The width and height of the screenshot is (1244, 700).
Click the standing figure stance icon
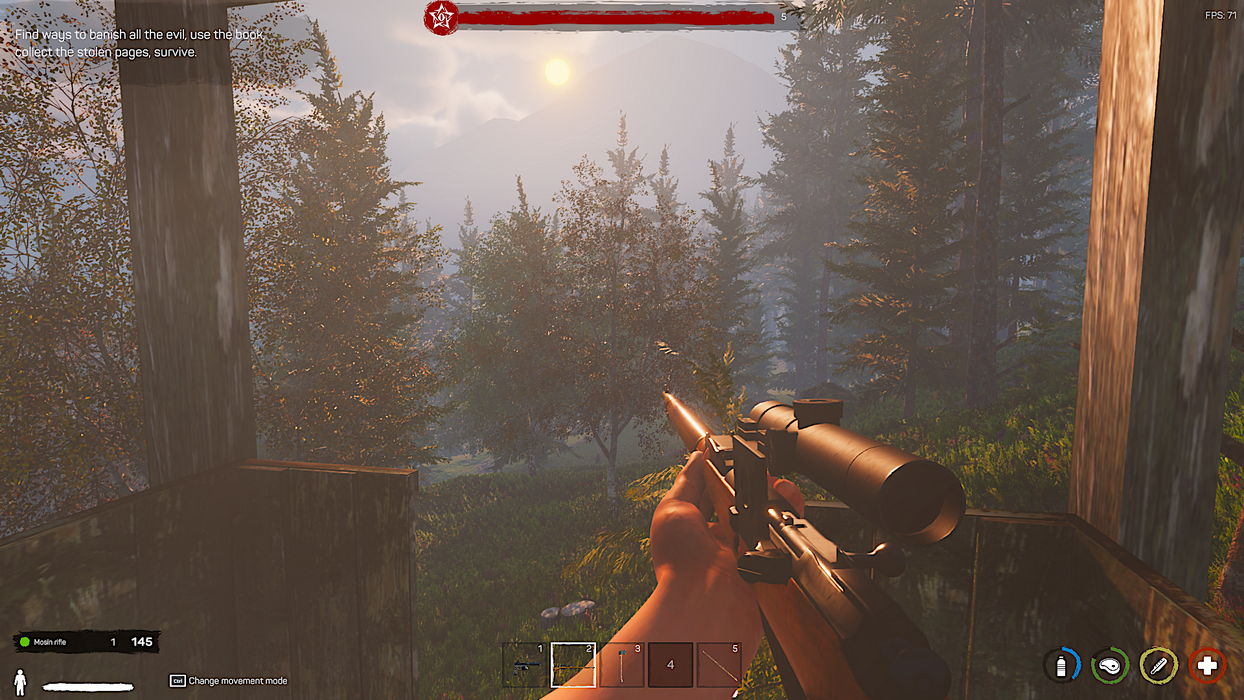[20, 683]
